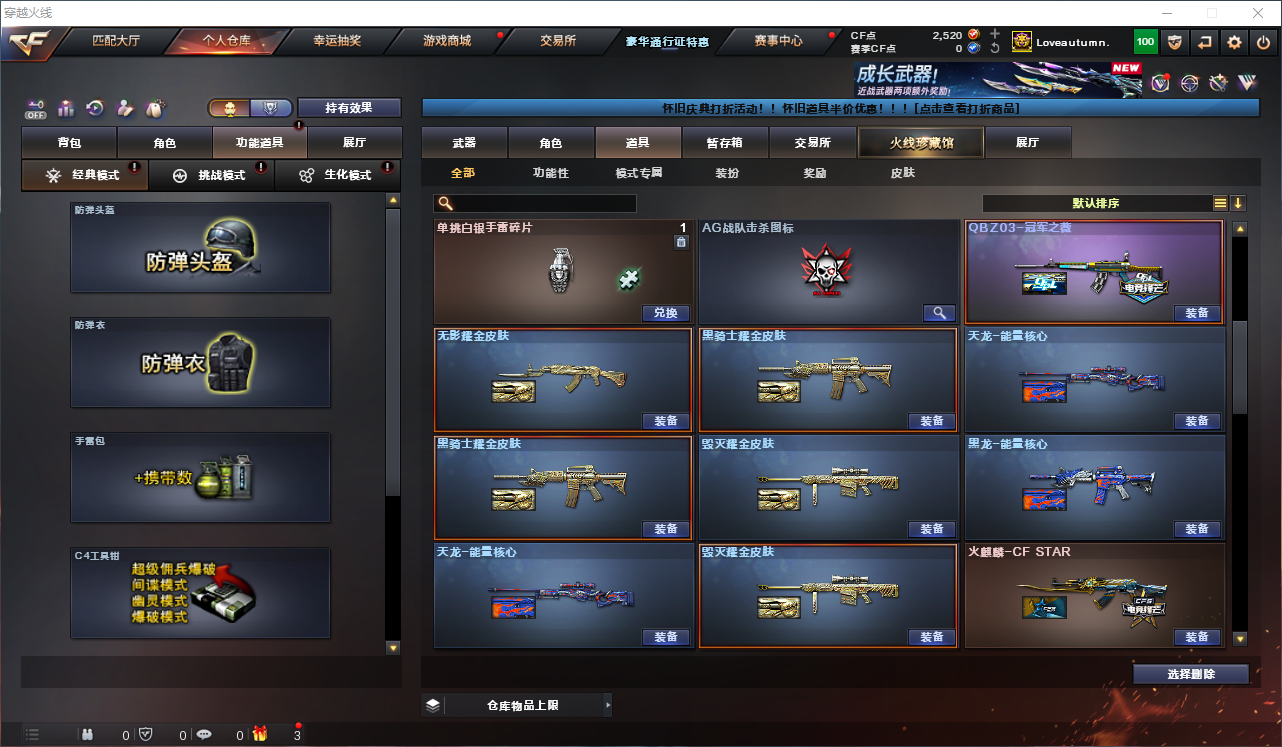This screenshot has width=1282, height=747.
Task: Go to the 幸运抽奖 lucky draw page
Action: pos(337,41)
